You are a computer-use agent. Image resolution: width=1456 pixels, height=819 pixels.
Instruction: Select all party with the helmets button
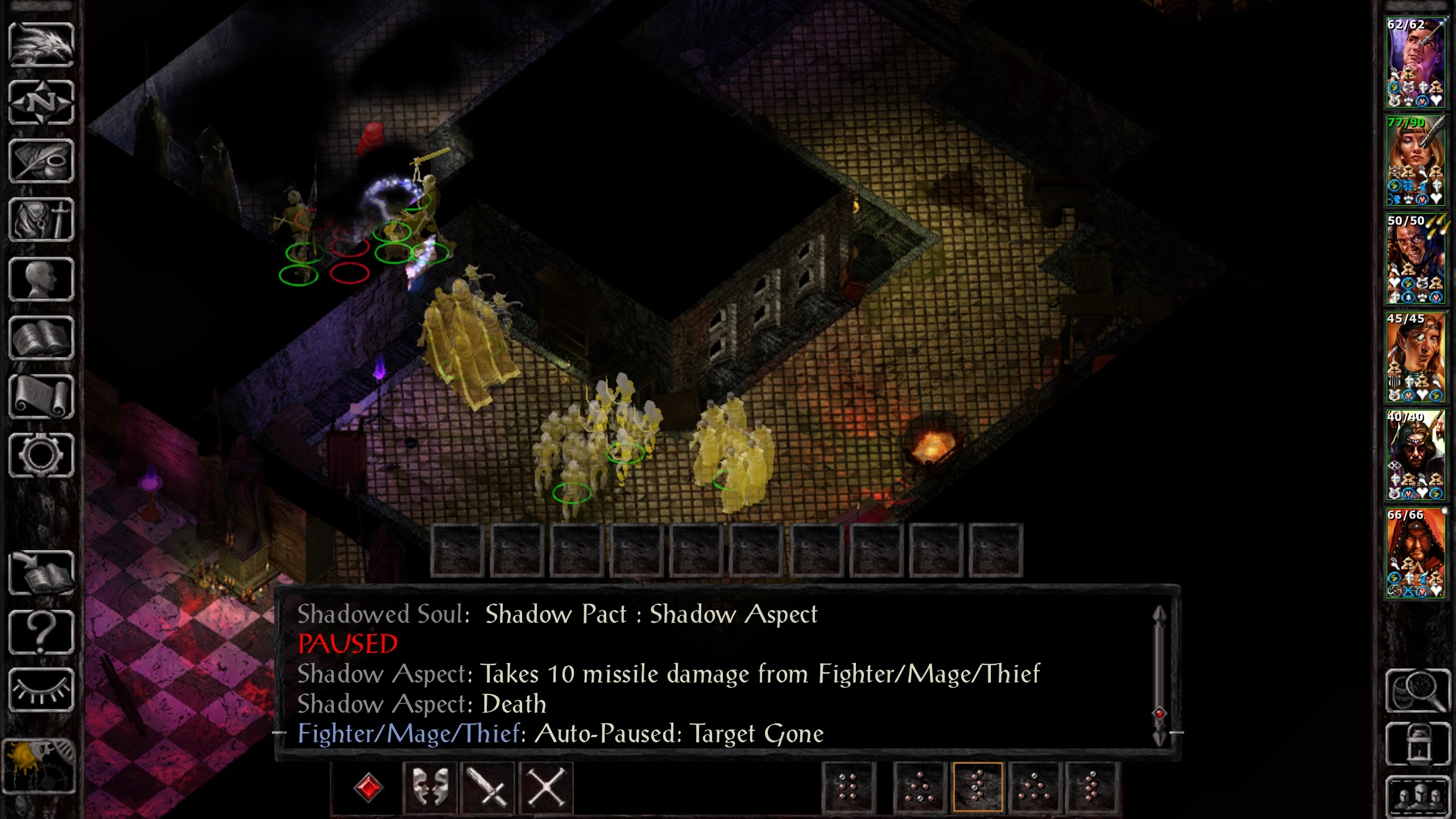point(1417,795)
